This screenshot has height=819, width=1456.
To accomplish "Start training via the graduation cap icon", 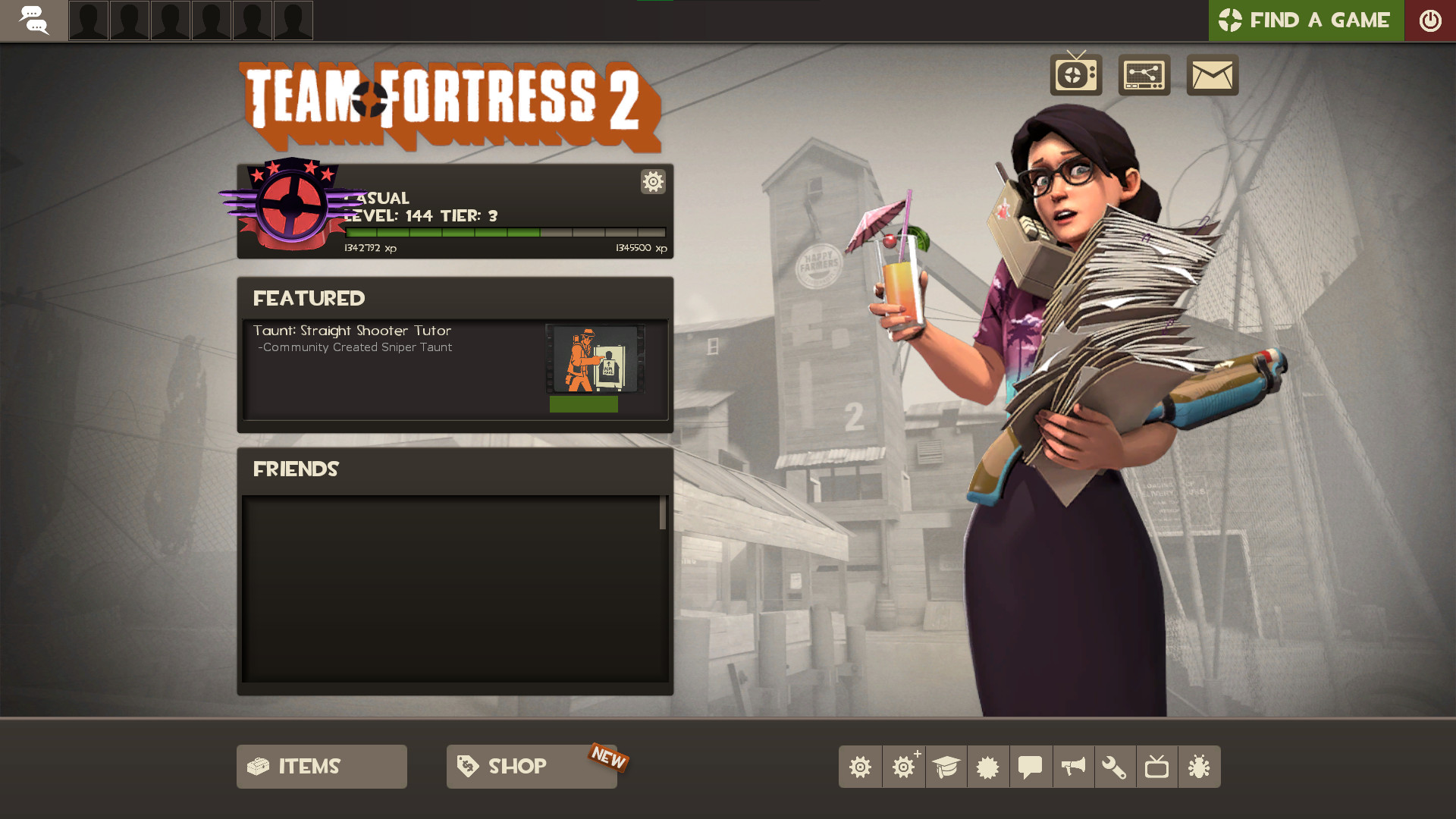I will [946, 767].
